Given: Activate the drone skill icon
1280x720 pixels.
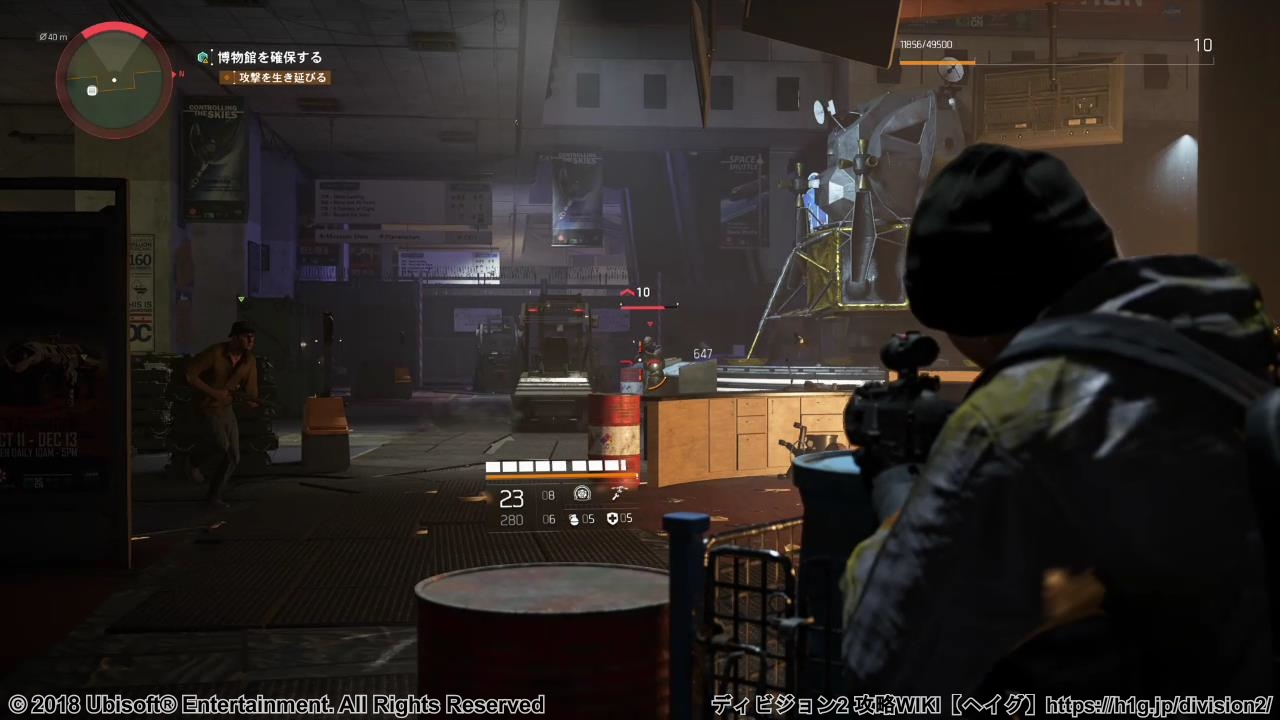Looking at the screenshot, I should [x=617, y=494].
